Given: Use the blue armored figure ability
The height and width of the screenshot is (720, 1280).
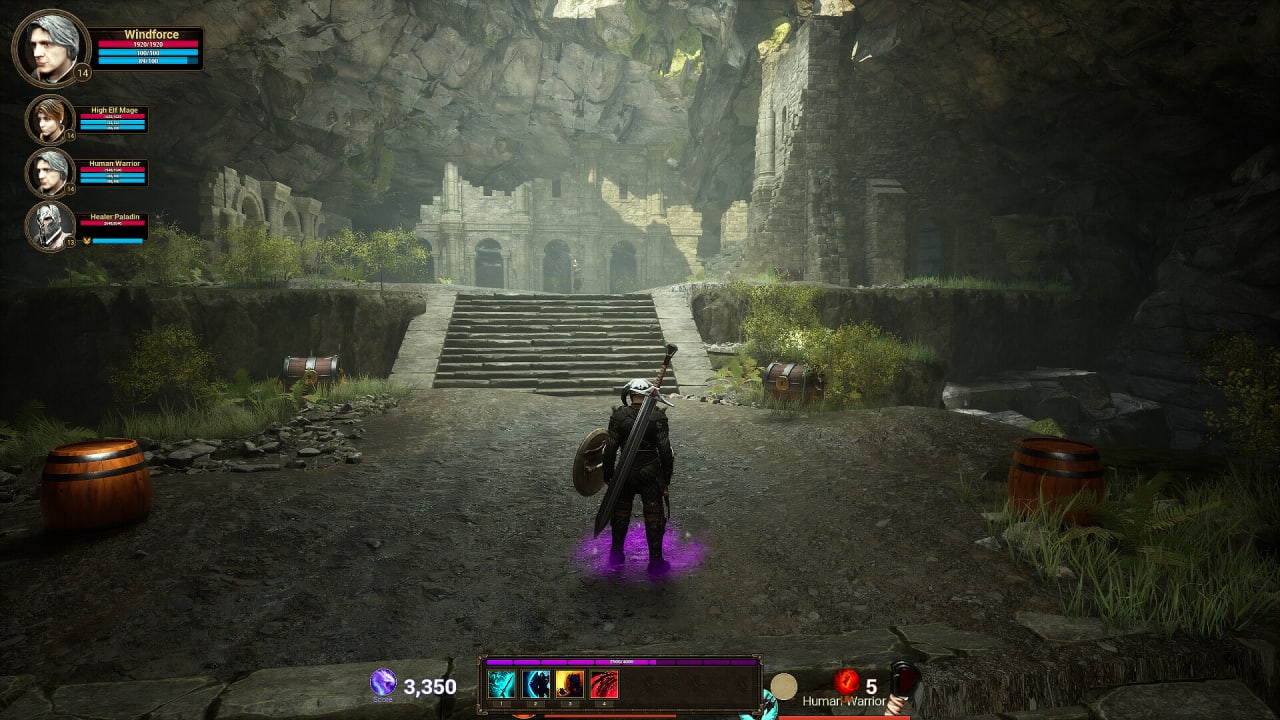Looking at the screenshot, I should (x=536, y=684).
